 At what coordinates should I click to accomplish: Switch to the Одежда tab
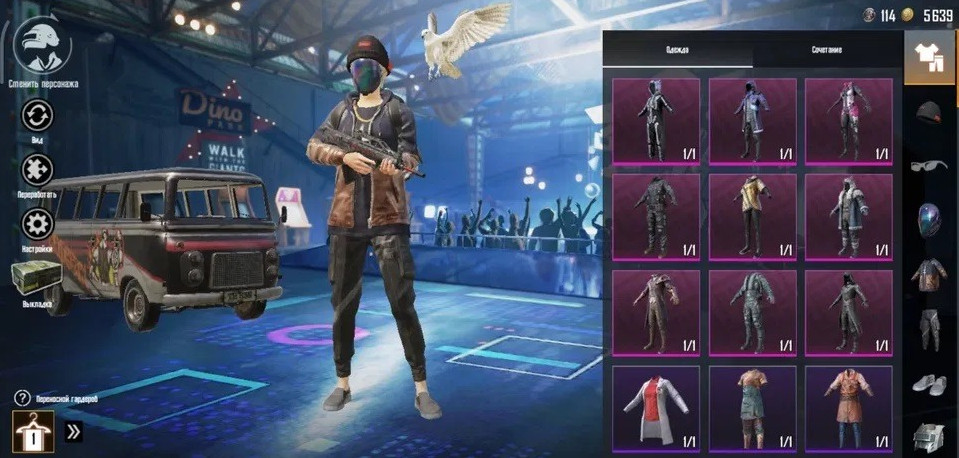[678, 50]
